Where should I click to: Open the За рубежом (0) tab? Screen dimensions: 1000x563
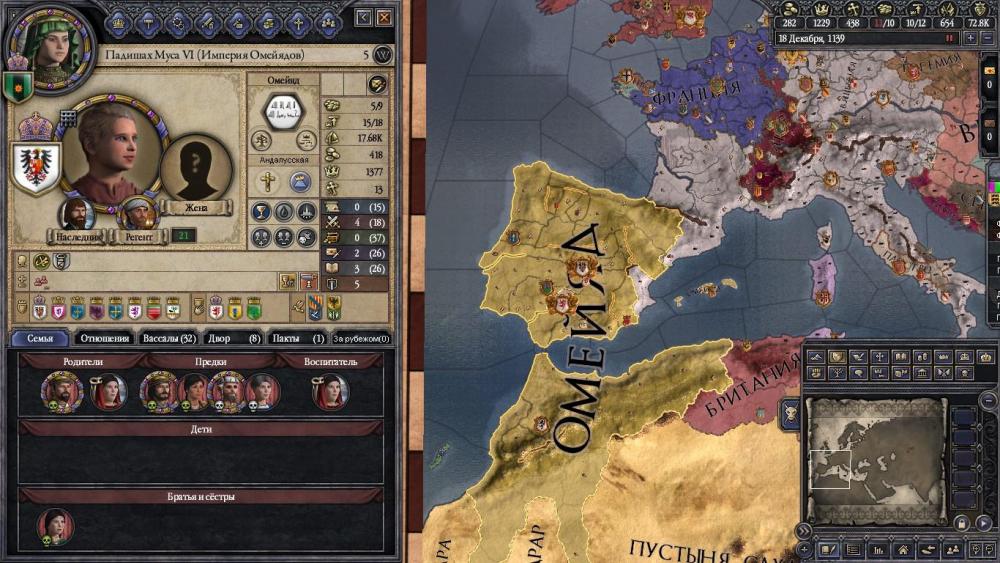[361, 338]
